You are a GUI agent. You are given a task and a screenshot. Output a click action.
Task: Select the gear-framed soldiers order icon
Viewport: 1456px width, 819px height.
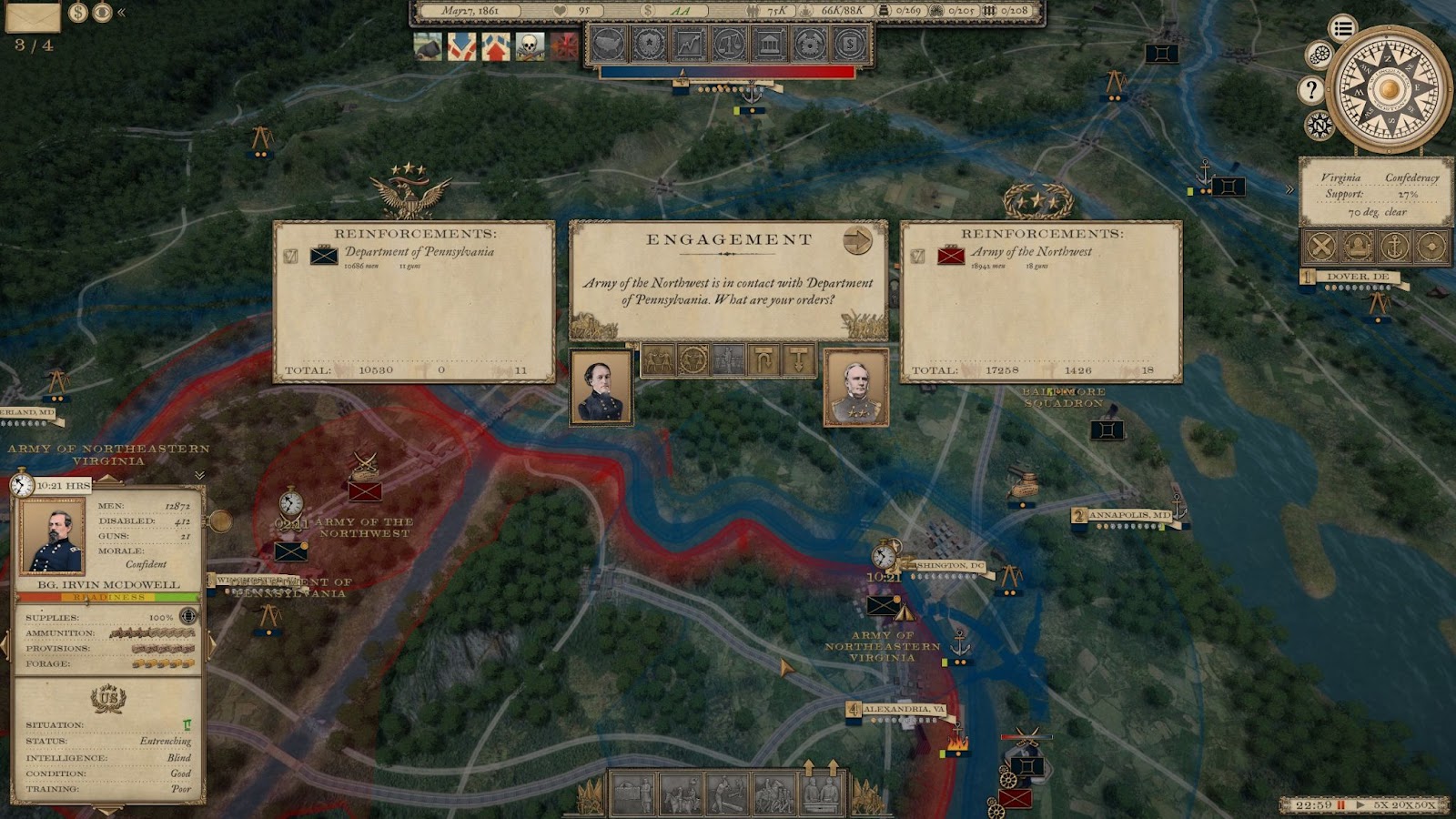[x=693, y=361]
